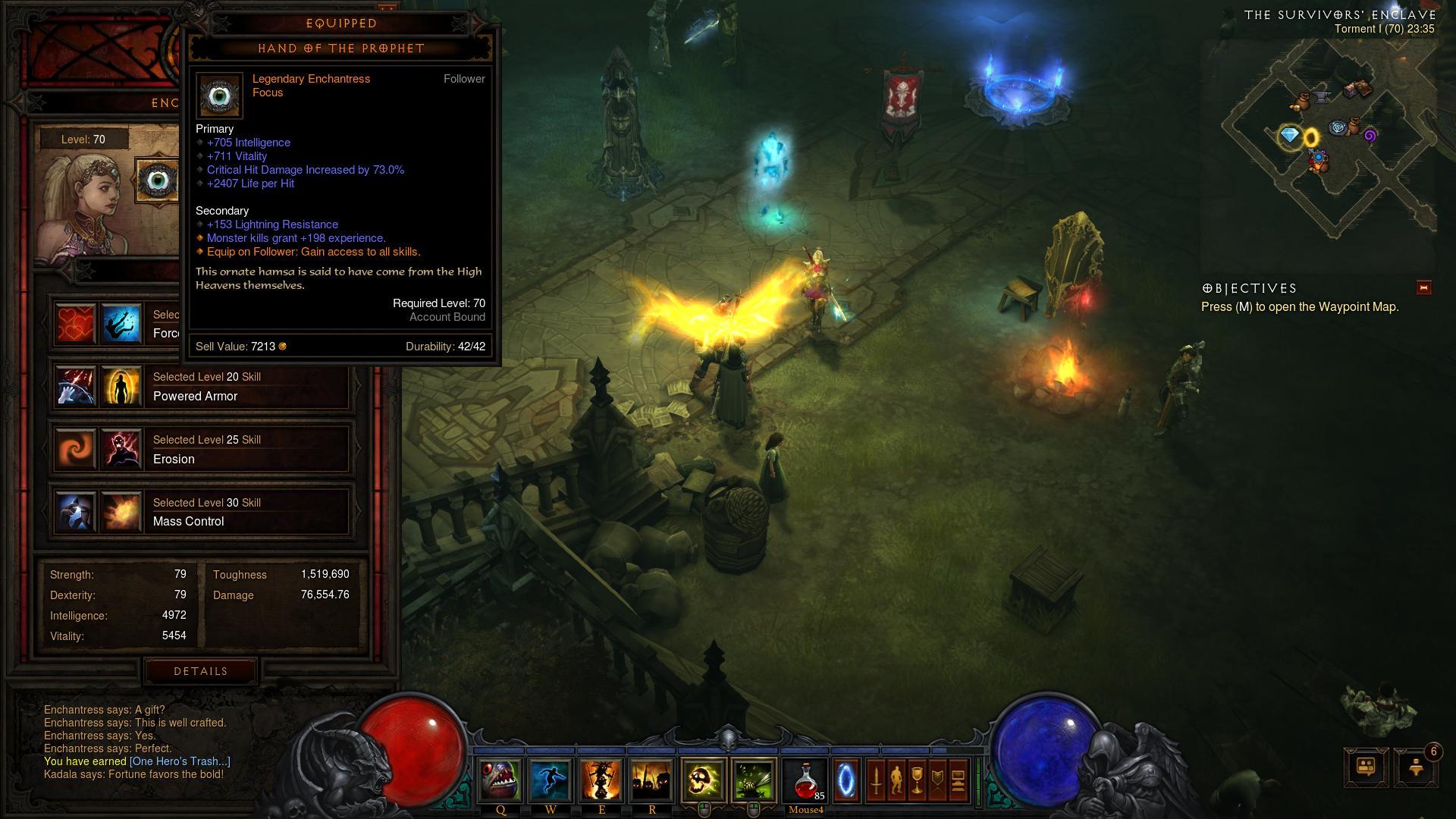Image resolution: width=1456 pixels, height=819 pixels.
Task: Collapse the Objectives tracker
Action: pos(1423,287)
